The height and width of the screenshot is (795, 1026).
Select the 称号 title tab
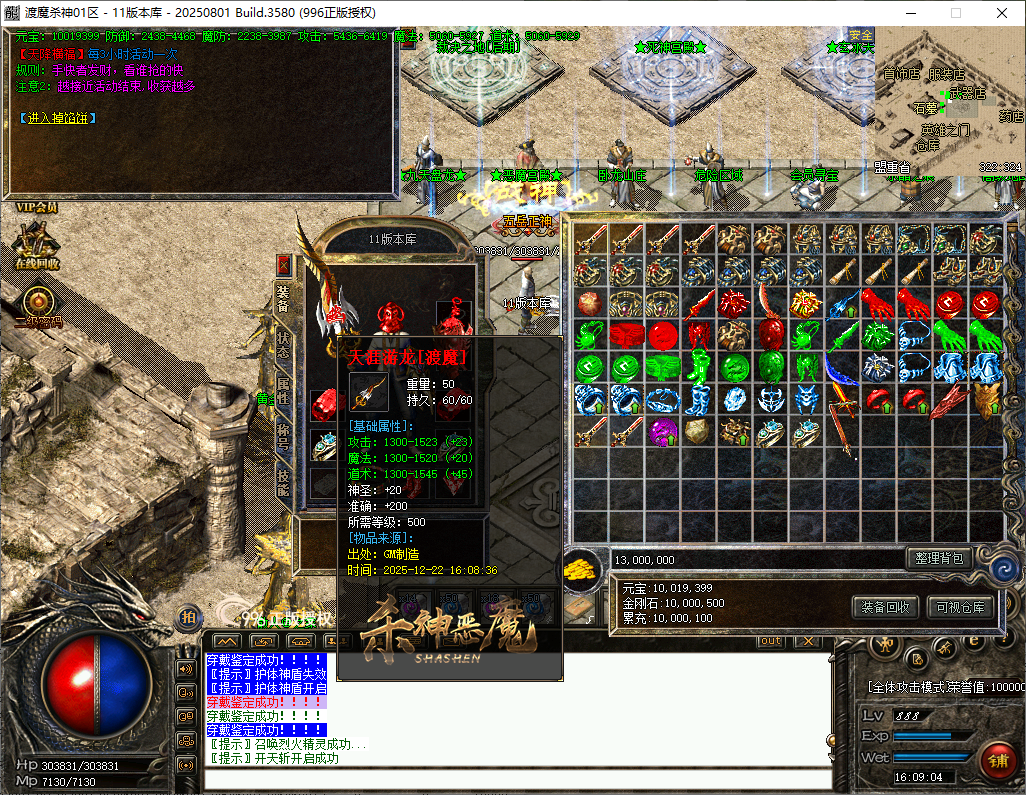[x=283, y=434]
